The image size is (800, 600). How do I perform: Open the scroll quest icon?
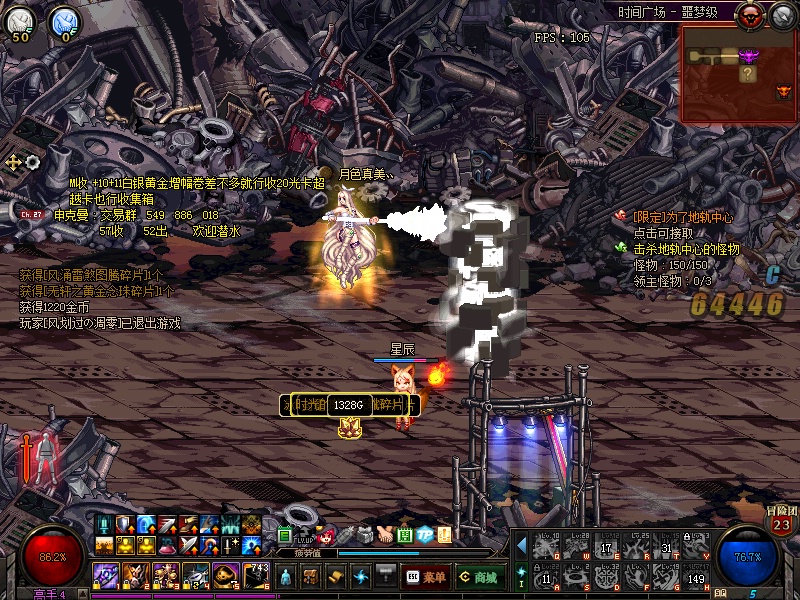(336, 577)
